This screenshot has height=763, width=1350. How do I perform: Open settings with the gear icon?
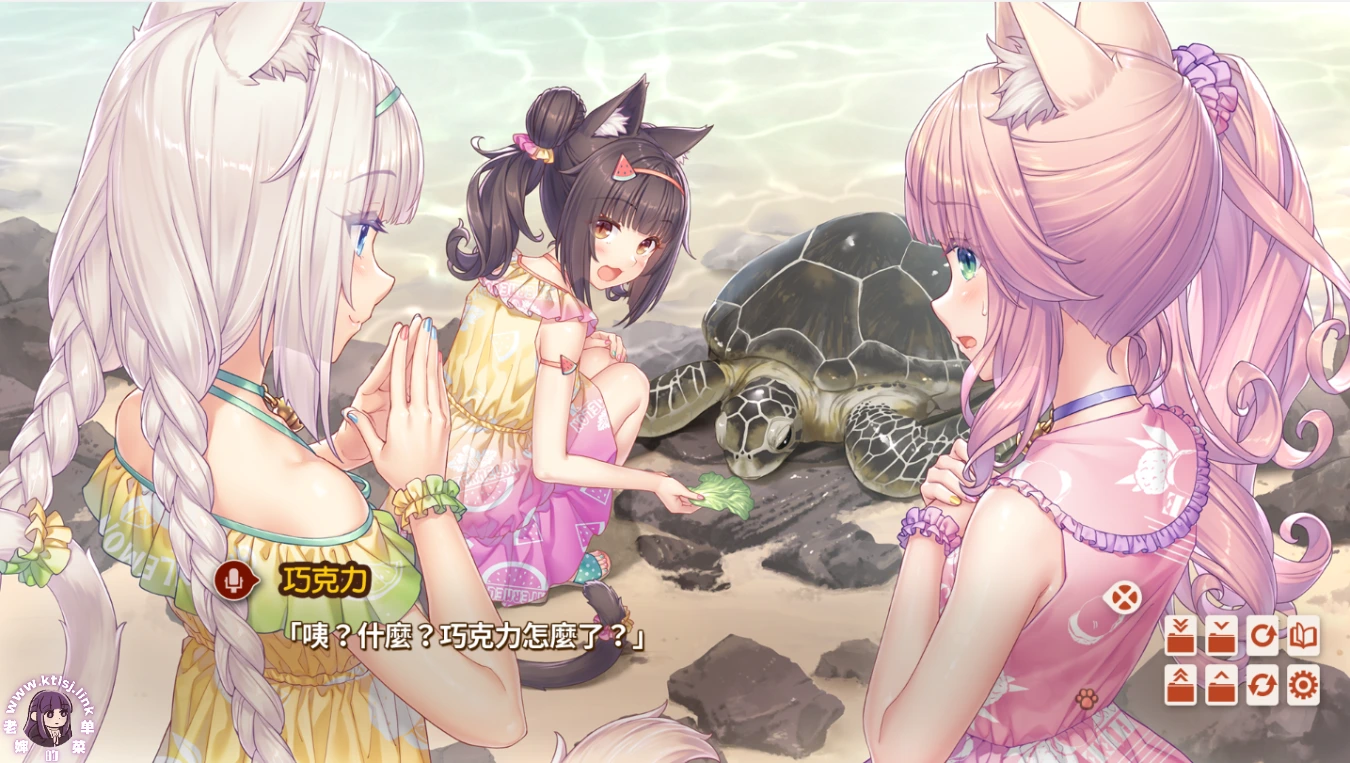[x=1303, y=685]
